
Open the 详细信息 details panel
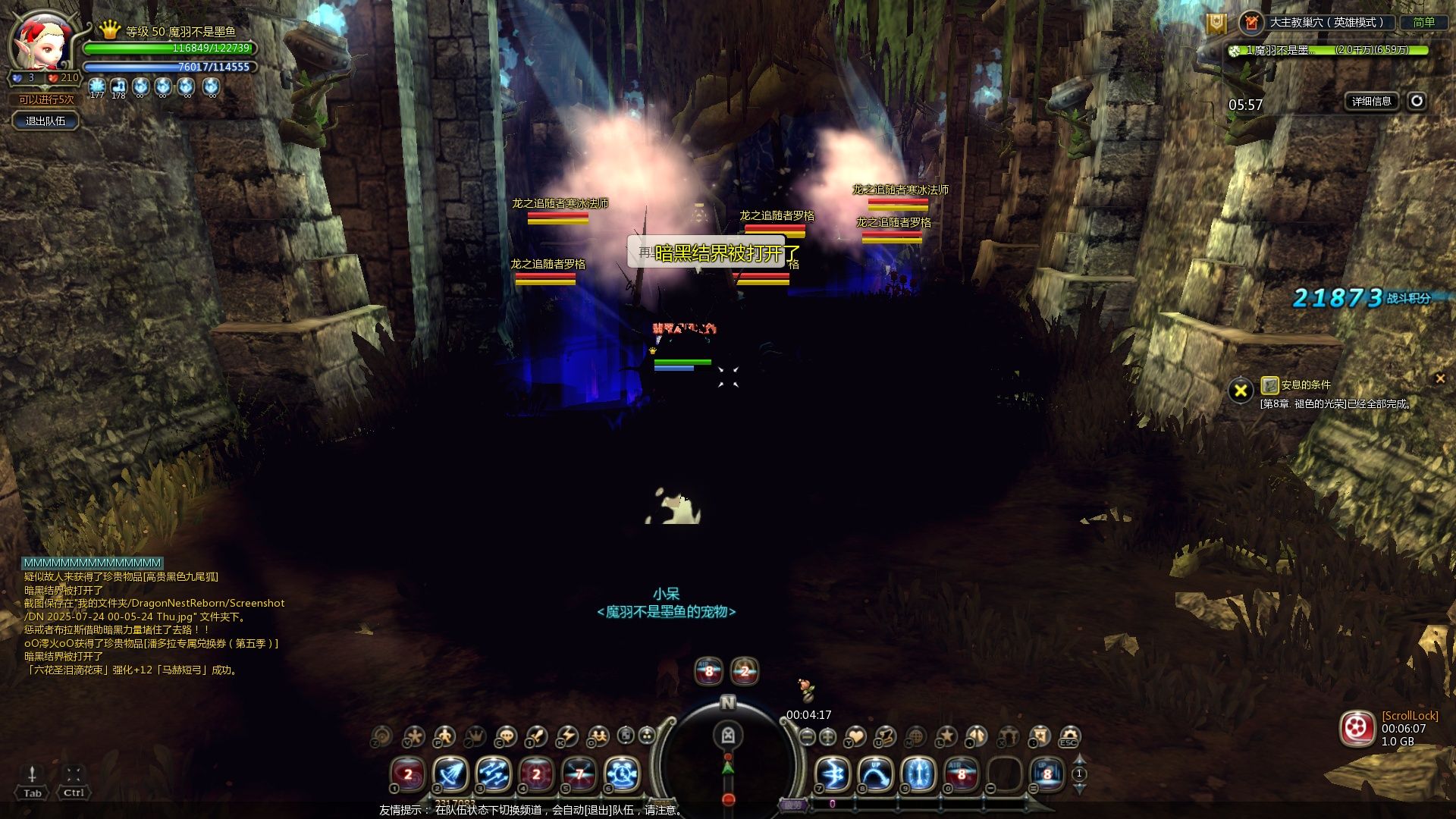(1371, 101)
